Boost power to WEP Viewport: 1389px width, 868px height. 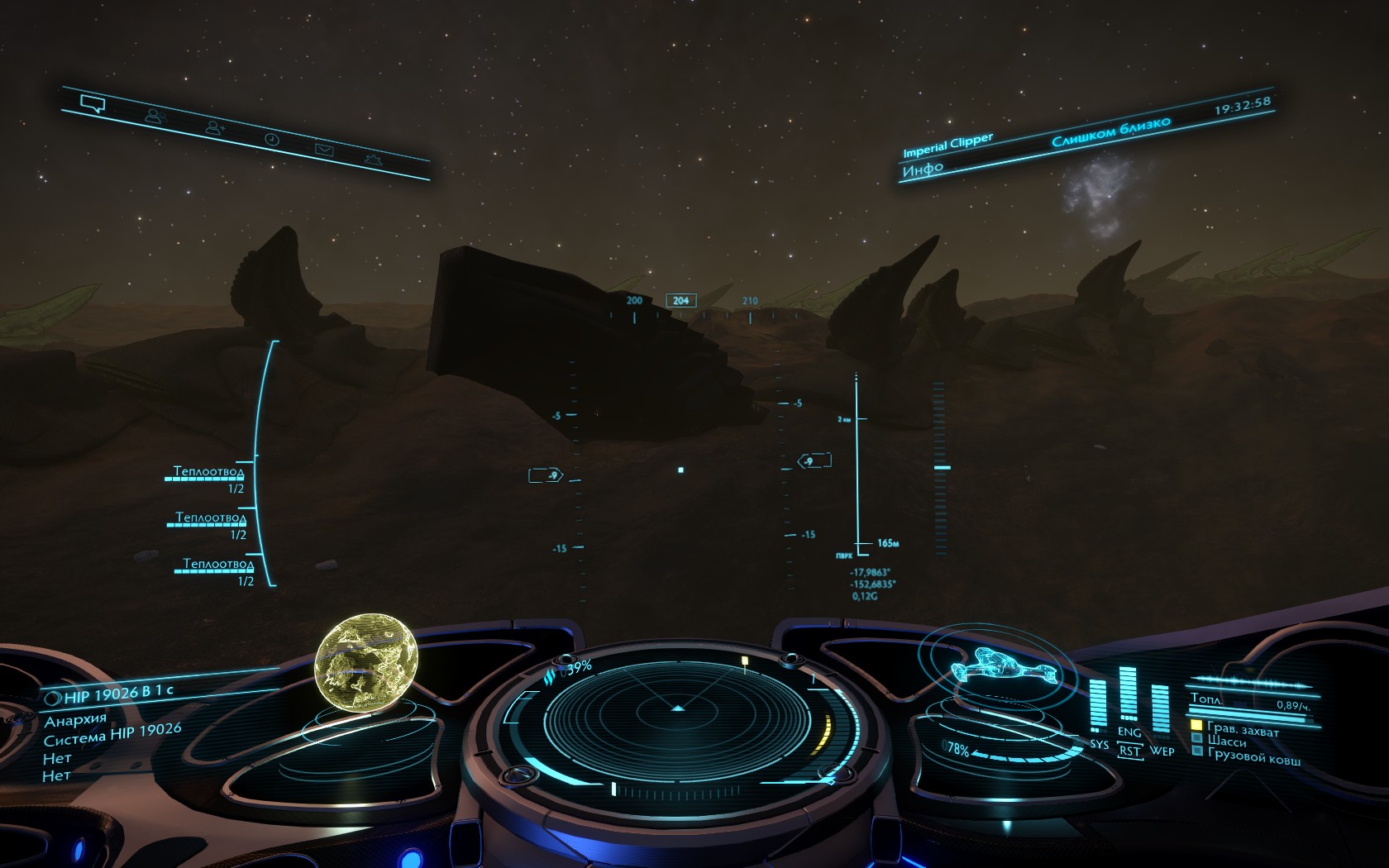point(1162,751)
